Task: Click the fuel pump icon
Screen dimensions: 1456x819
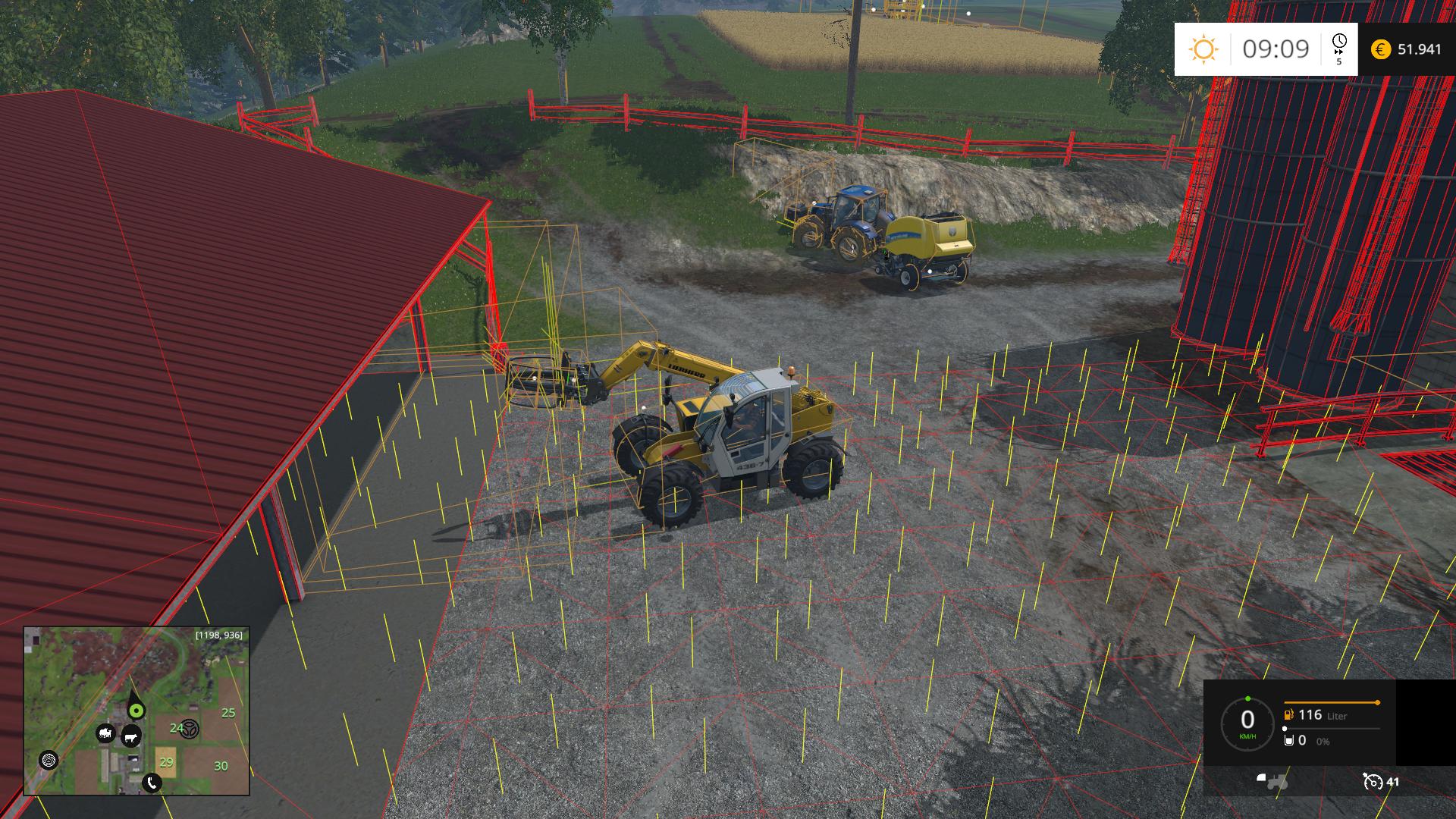Action: [x=1288, y=714]
